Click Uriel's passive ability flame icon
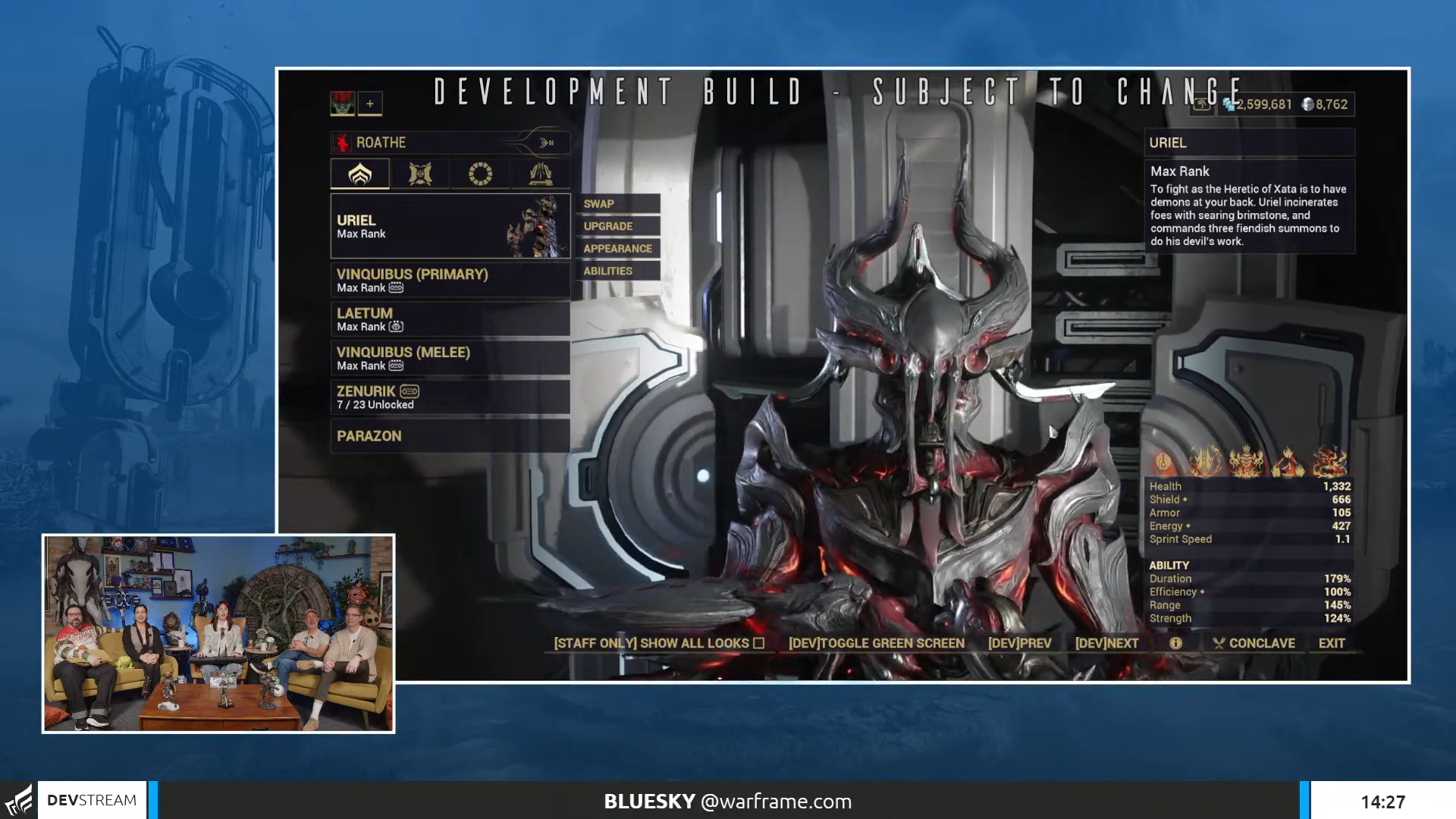Viewport: 1456px width, 819px height. (1164, 463)
